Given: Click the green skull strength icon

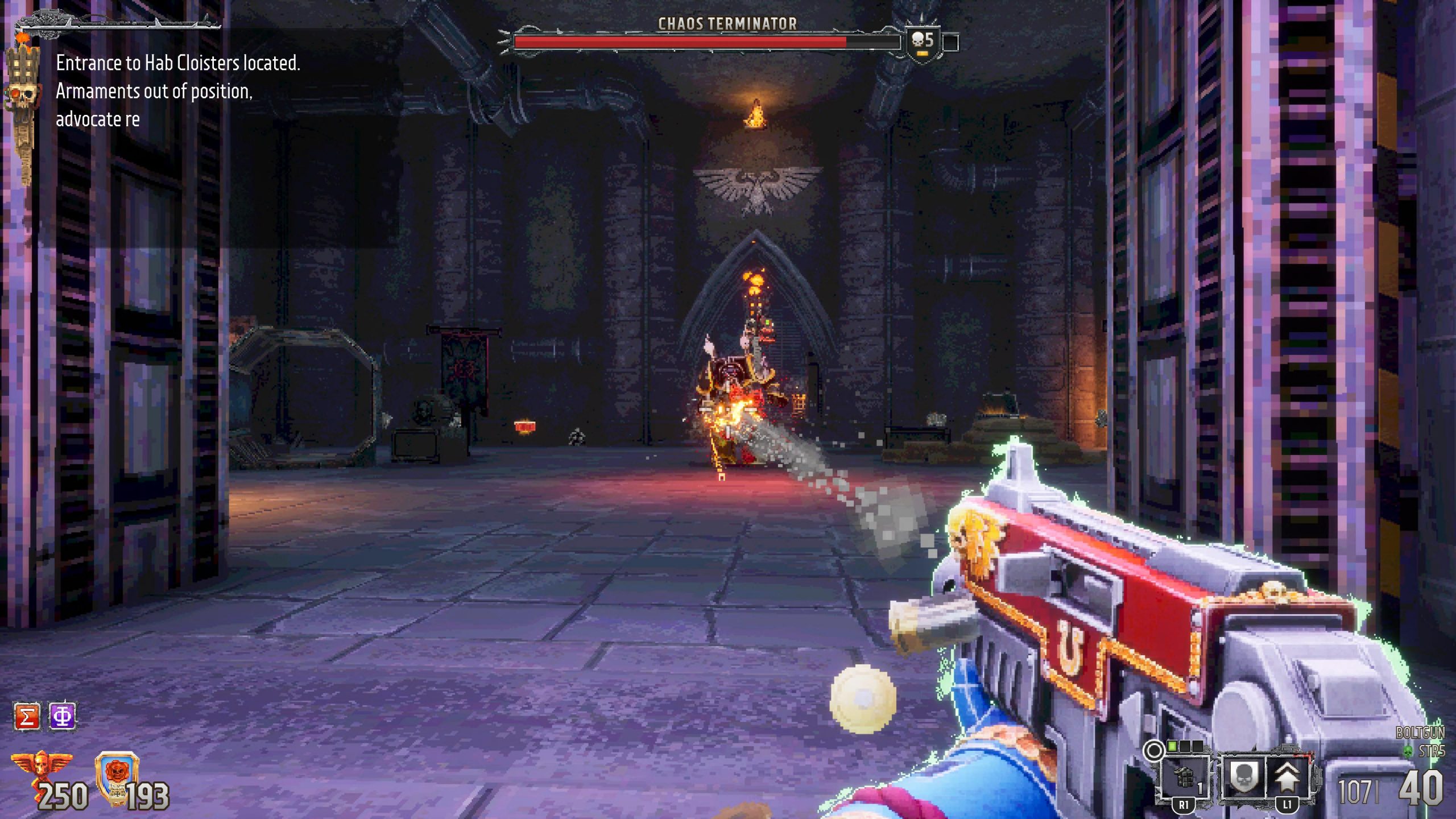Looking at the screenshot, I should pos(1408,752).
